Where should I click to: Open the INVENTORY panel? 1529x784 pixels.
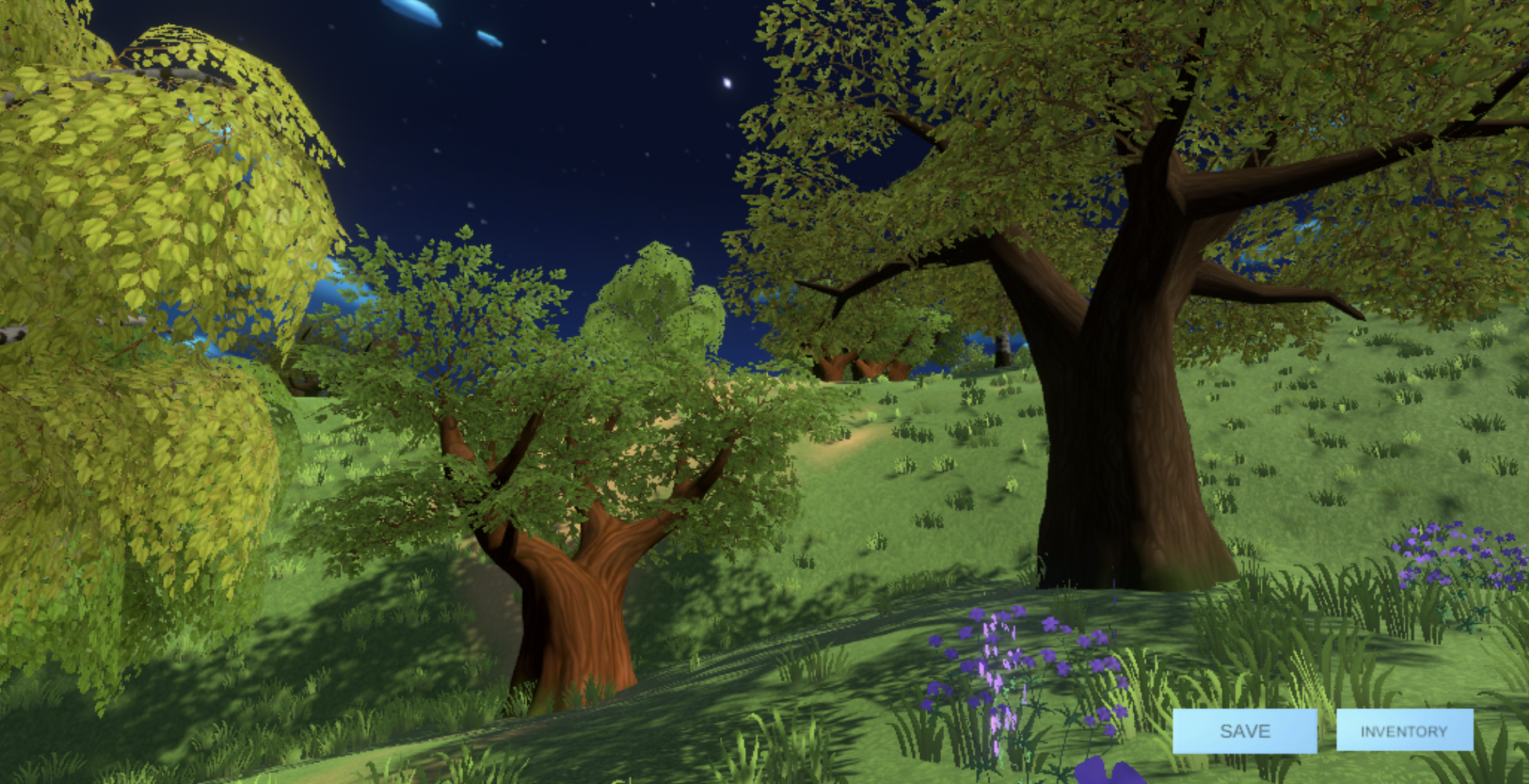tap(1404, 731)
